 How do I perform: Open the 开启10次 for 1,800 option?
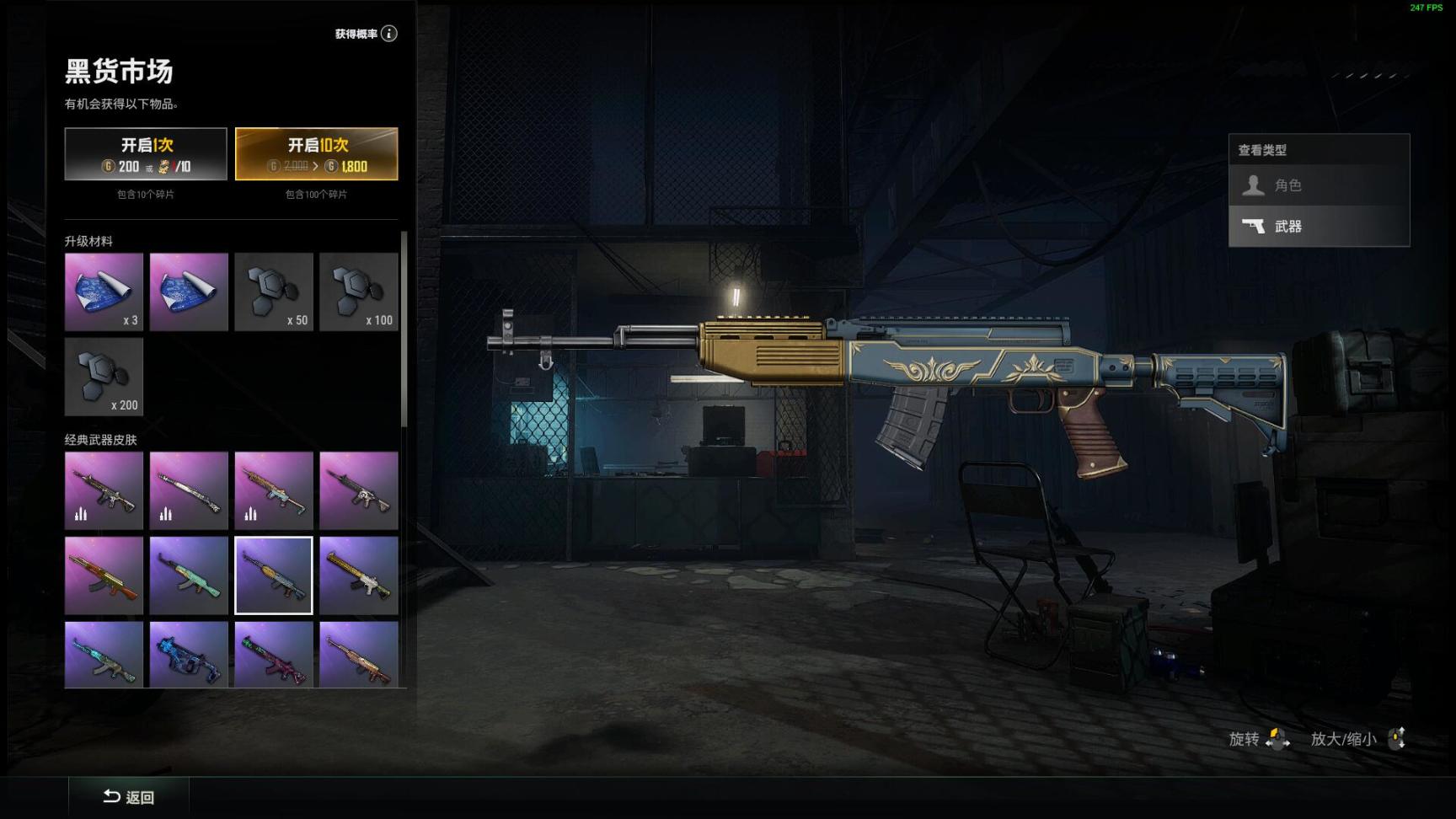point(316,153)
